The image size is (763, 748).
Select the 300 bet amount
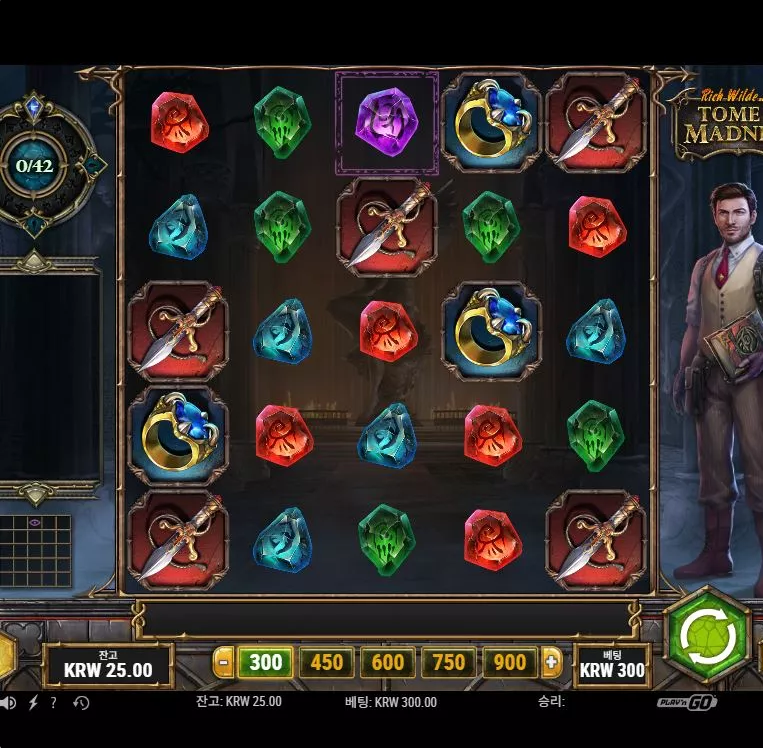tap(266, 662)
